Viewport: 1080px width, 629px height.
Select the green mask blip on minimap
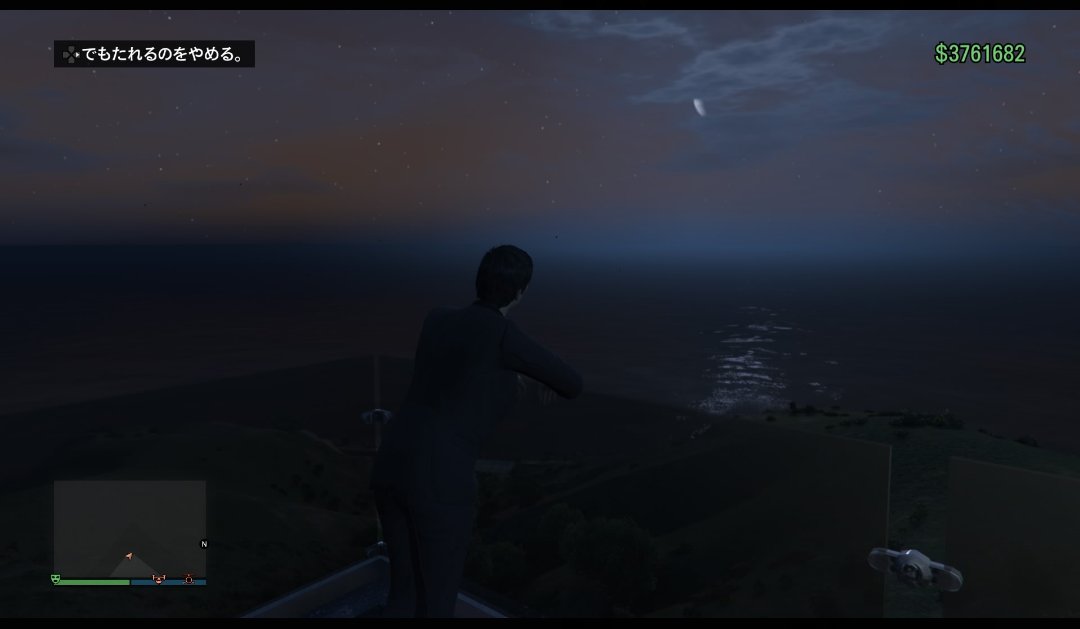click(x=56, y=577)
